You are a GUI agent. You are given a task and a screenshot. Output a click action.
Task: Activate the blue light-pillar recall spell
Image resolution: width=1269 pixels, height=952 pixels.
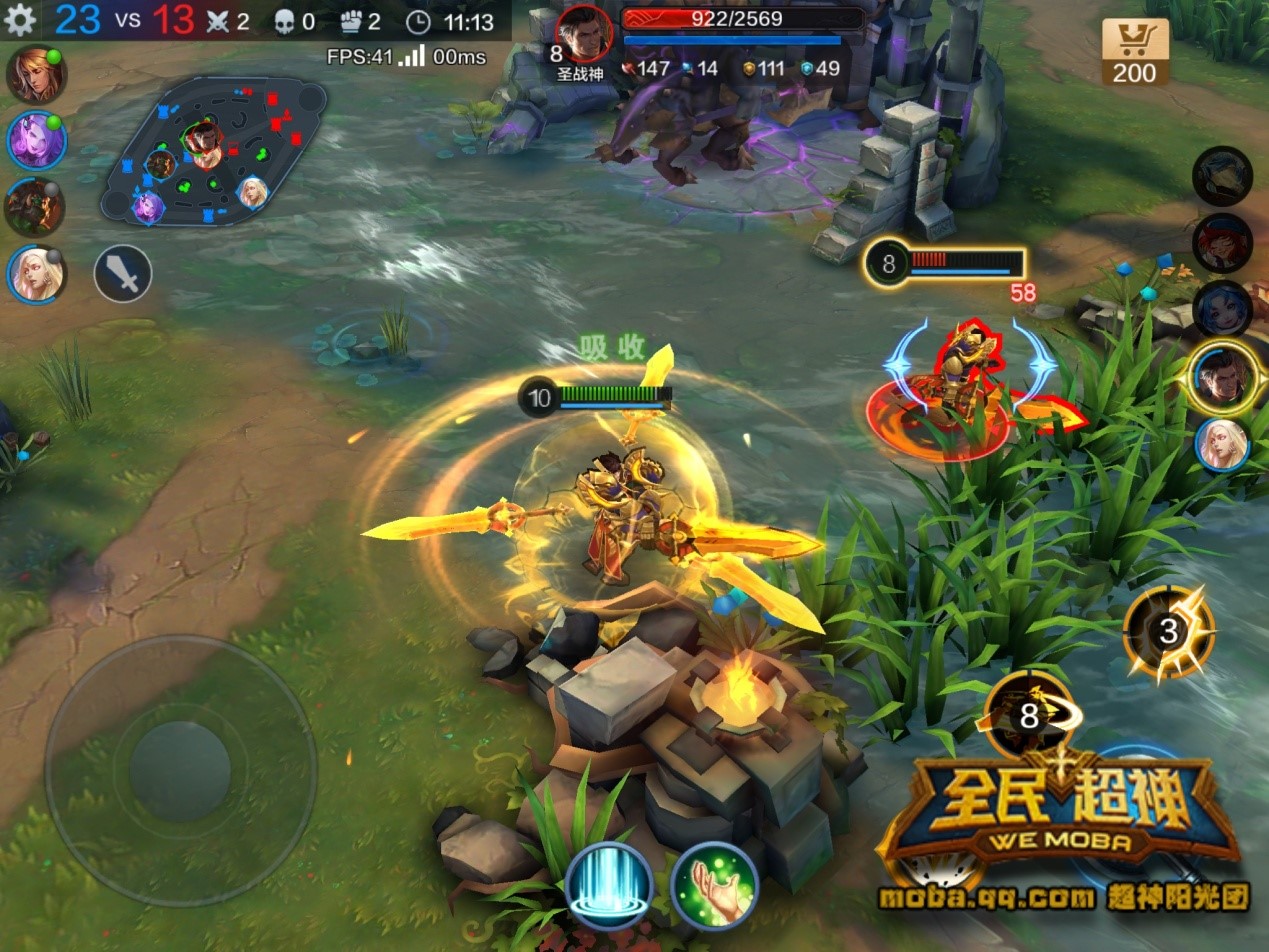tap(609, 887)
